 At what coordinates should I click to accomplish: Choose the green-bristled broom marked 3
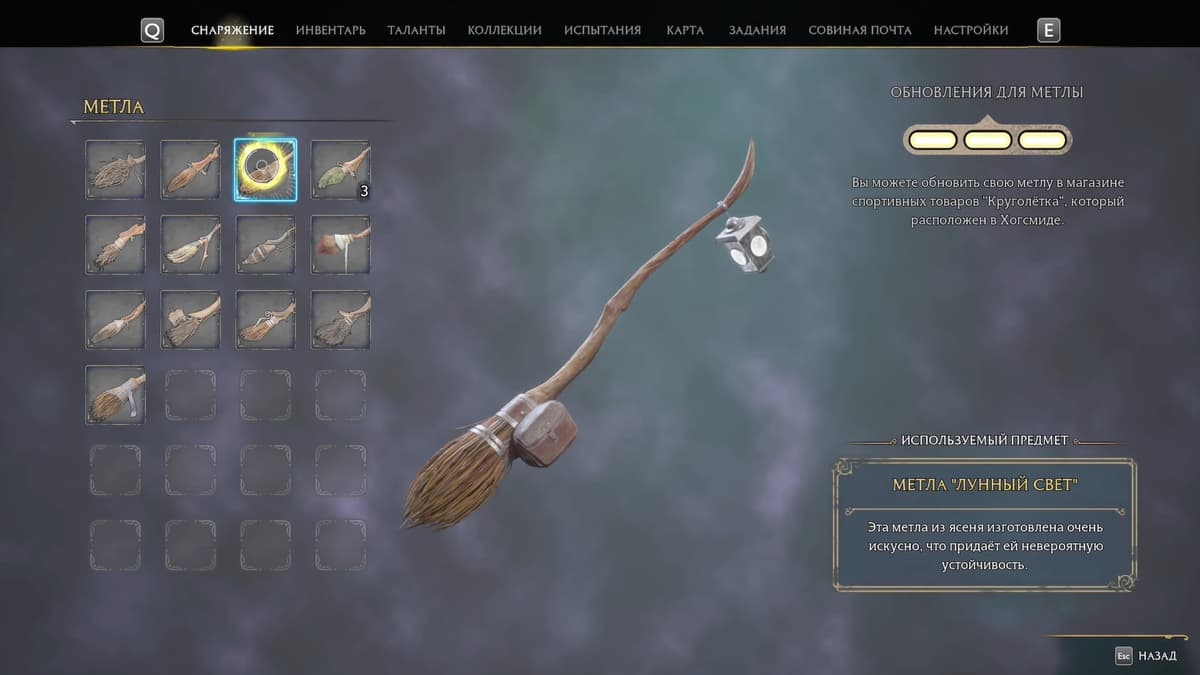click(340, 170)
